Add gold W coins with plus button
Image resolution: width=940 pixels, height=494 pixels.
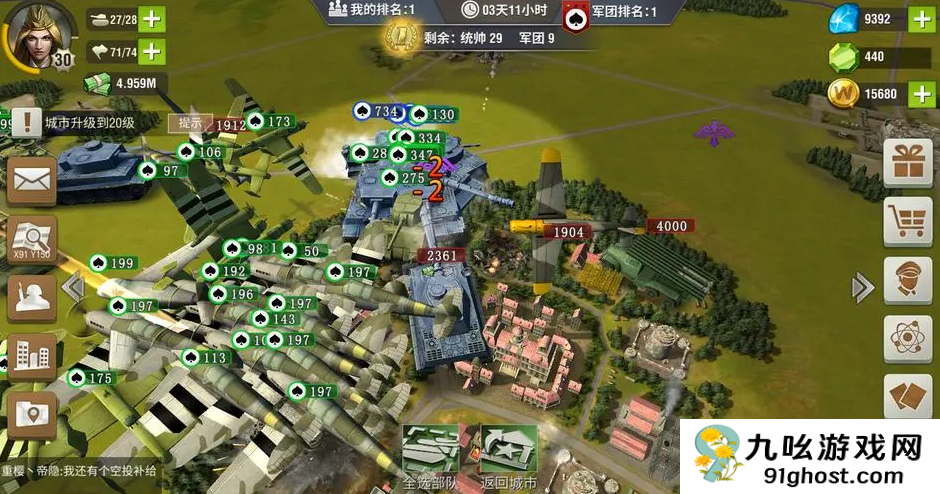[x=920, y=94]
